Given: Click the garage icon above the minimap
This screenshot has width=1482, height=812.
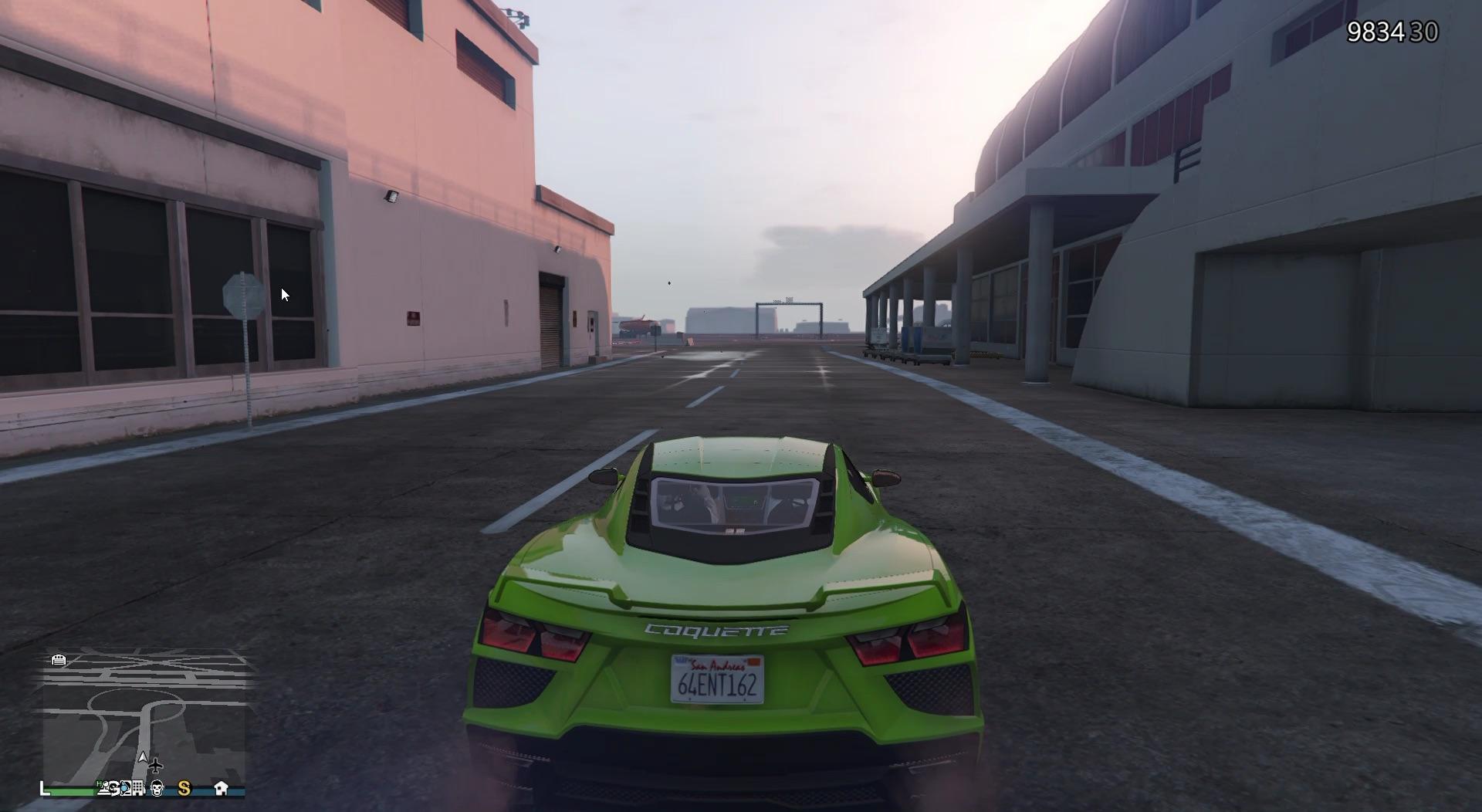Looking at the screenshot, I should (x=58, y=660).
